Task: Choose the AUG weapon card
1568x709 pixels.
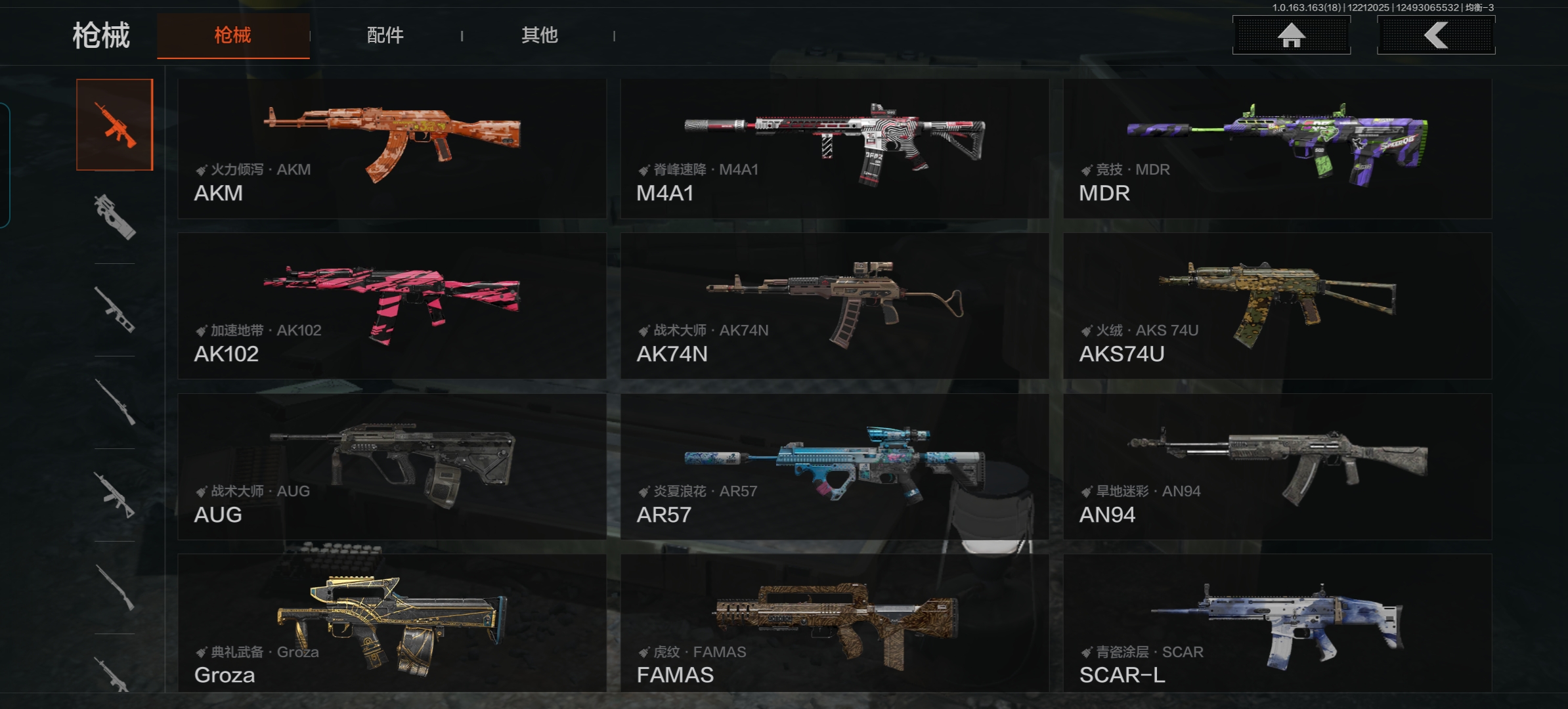Action: tap(392, 467)
